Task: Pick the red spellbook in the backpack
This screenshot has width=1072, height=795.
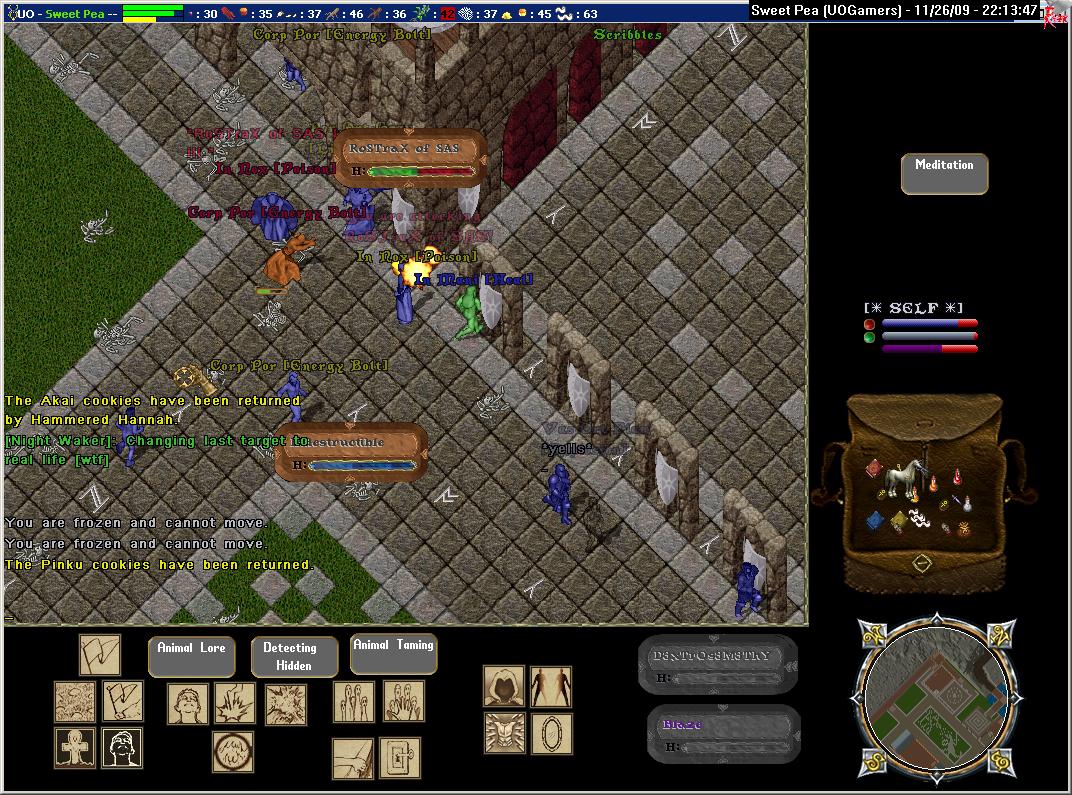Action: (872, 469)
